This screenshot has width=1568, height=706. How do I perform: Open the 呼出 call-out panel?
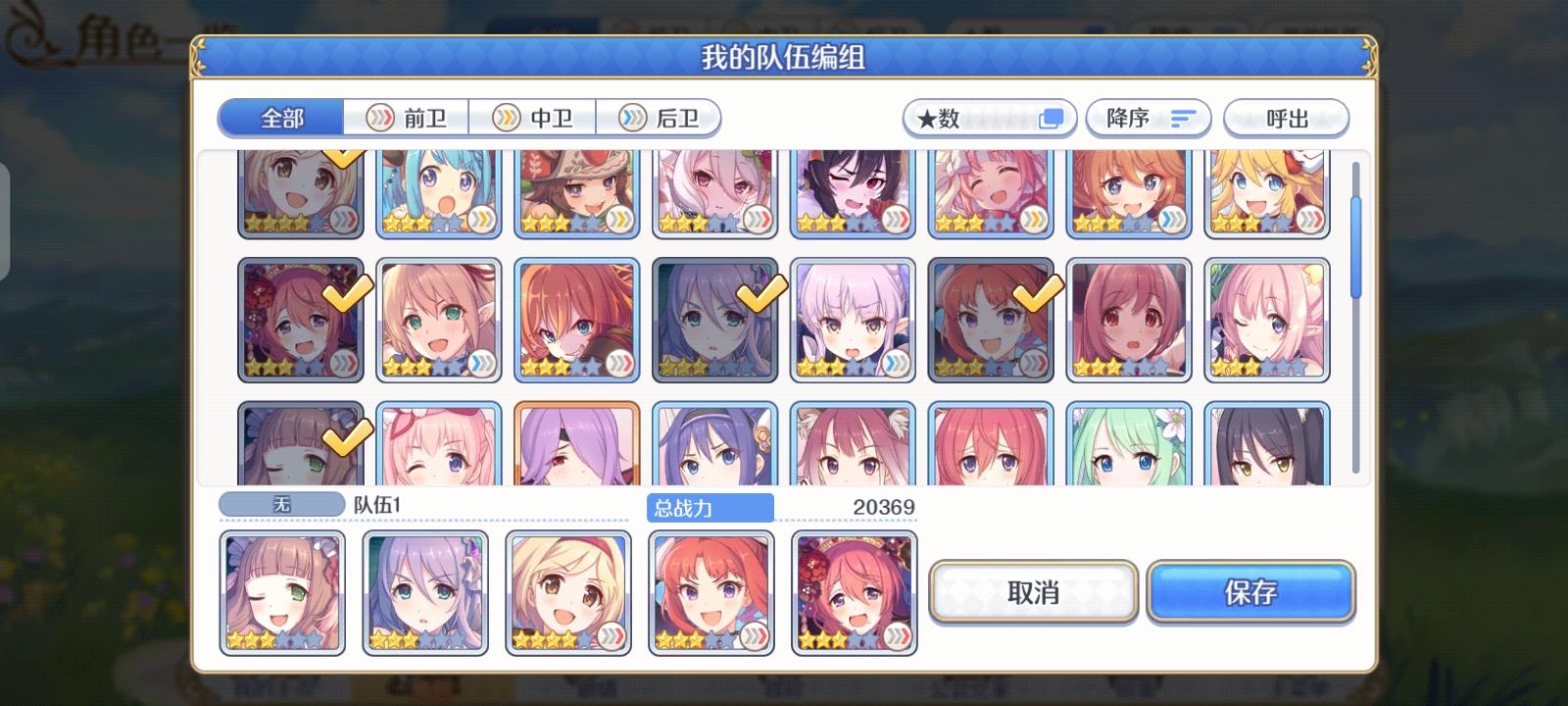1287,118
